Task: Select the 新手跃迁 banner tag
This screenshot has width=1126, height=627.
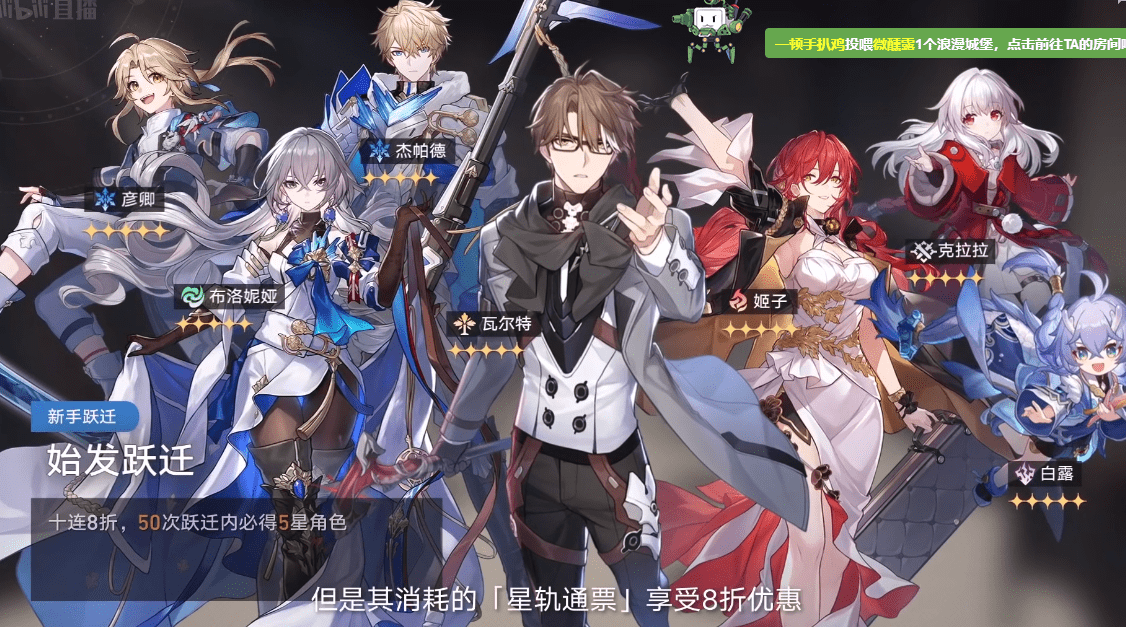Action: (84, 417)
